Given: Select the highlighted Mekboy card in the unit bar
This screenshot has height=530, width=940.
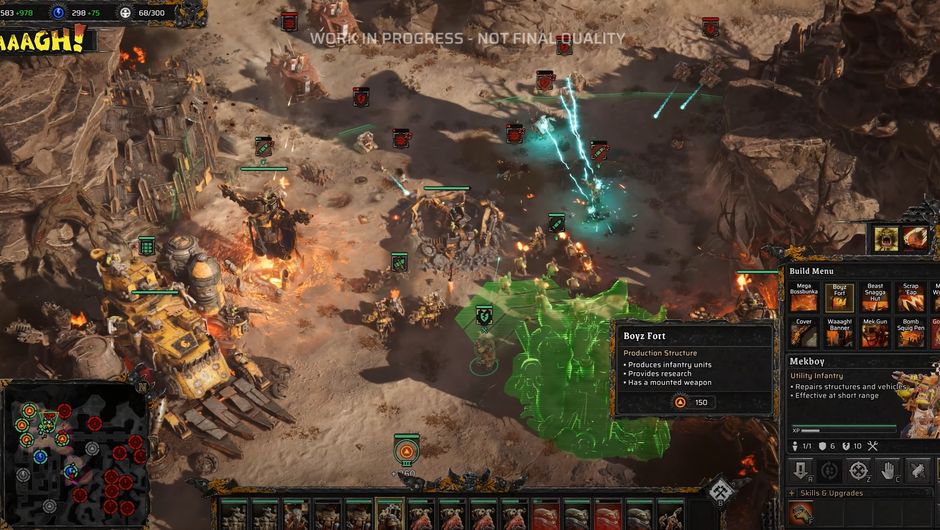Looking at the screenshot, I should [389, 514].
